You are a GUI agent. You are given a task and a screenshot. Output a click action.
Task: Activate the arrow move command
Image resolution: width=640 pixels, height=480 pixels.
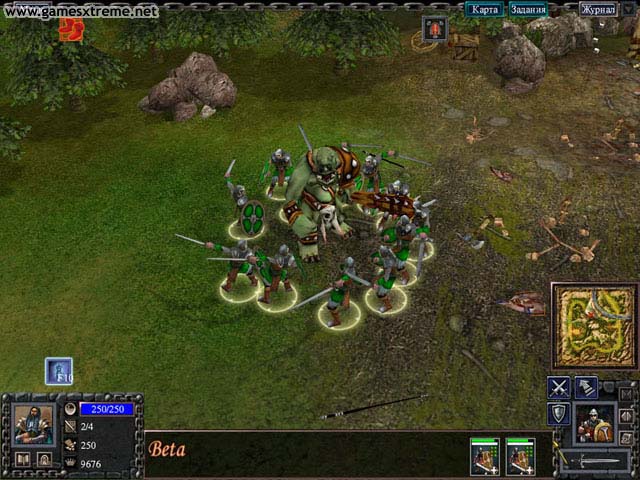coord(586,388)
